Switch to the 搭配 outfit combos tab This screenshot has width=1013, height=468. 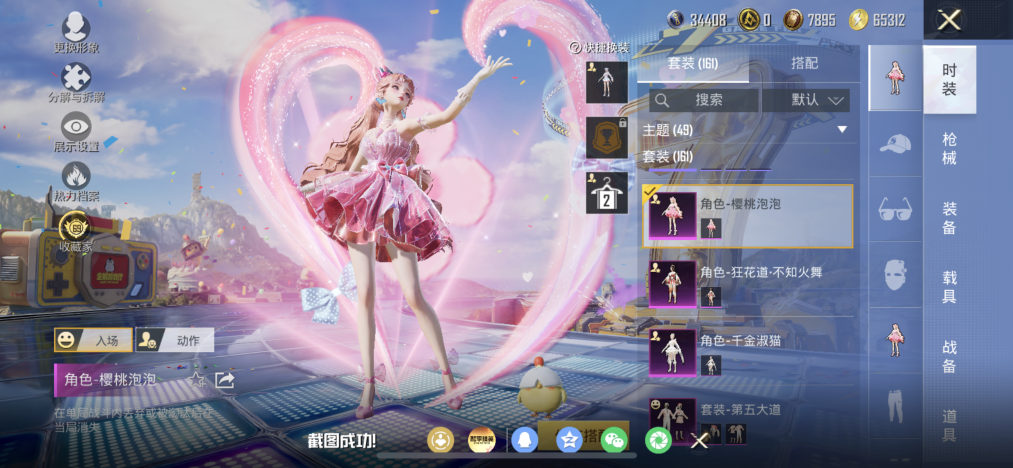804,62
